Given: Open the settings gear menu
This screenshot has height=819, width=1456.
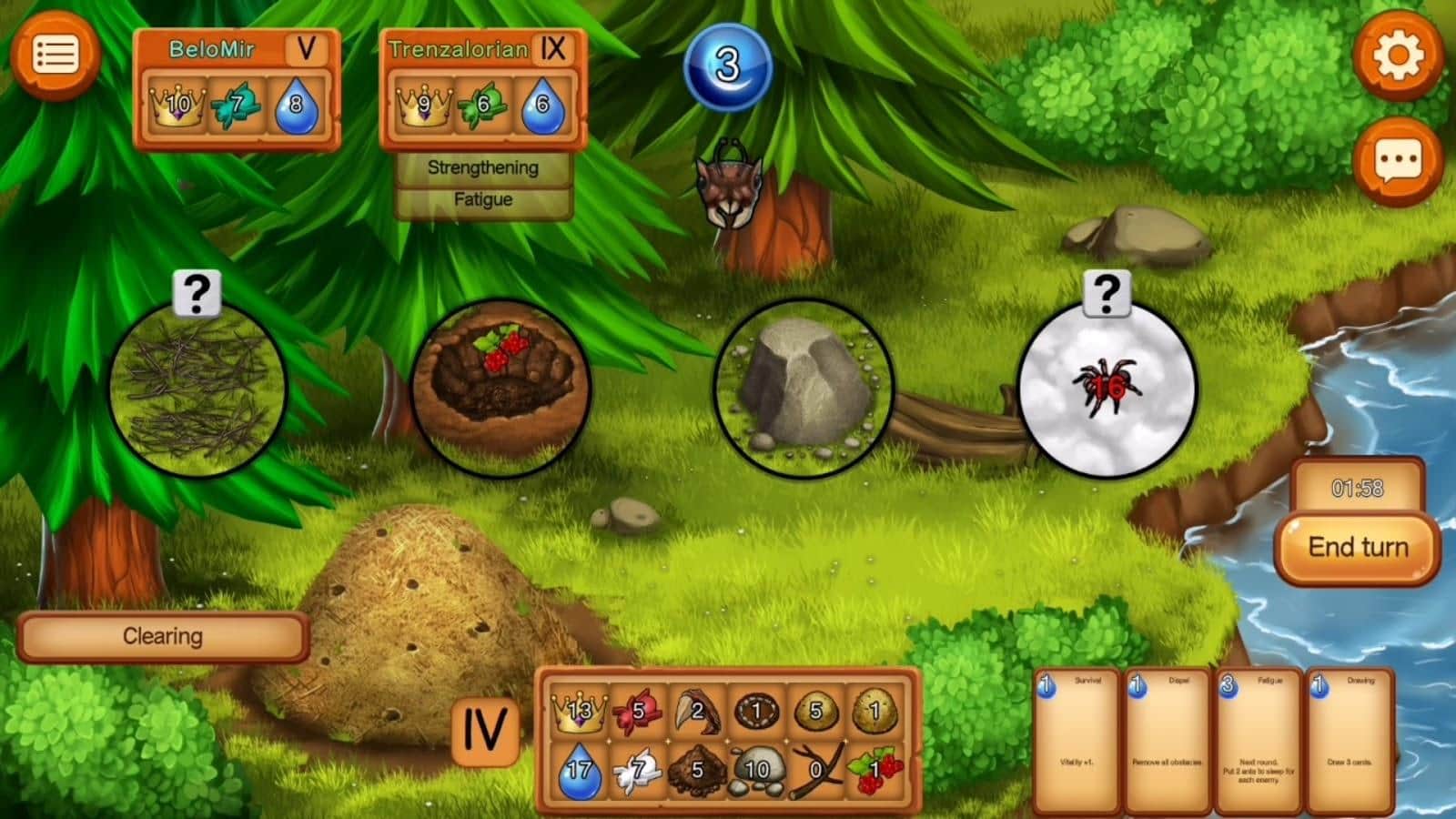Looking at the screenshot, I should (1397, 56).
